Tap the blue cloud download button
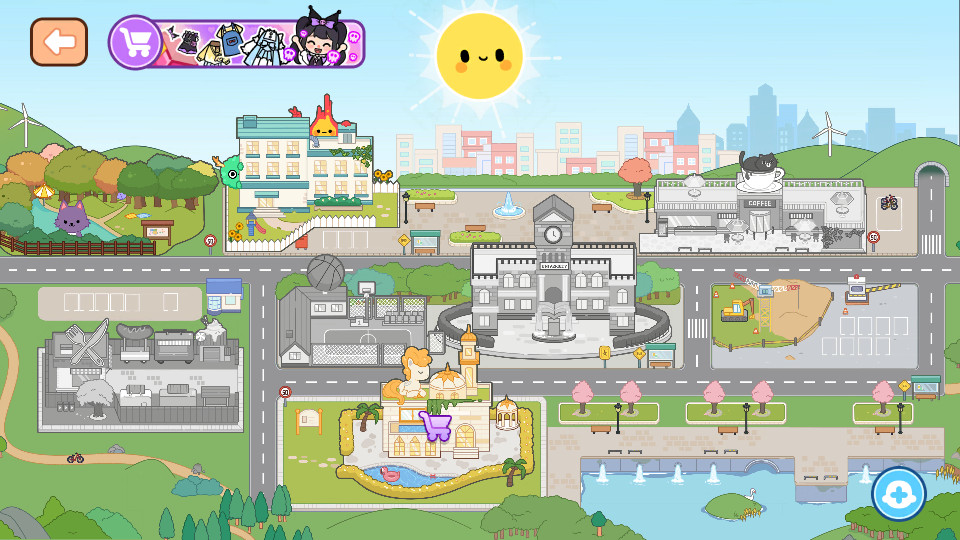Screen dimensions: 960x540 pyautogui.click(x=898, y=494)
